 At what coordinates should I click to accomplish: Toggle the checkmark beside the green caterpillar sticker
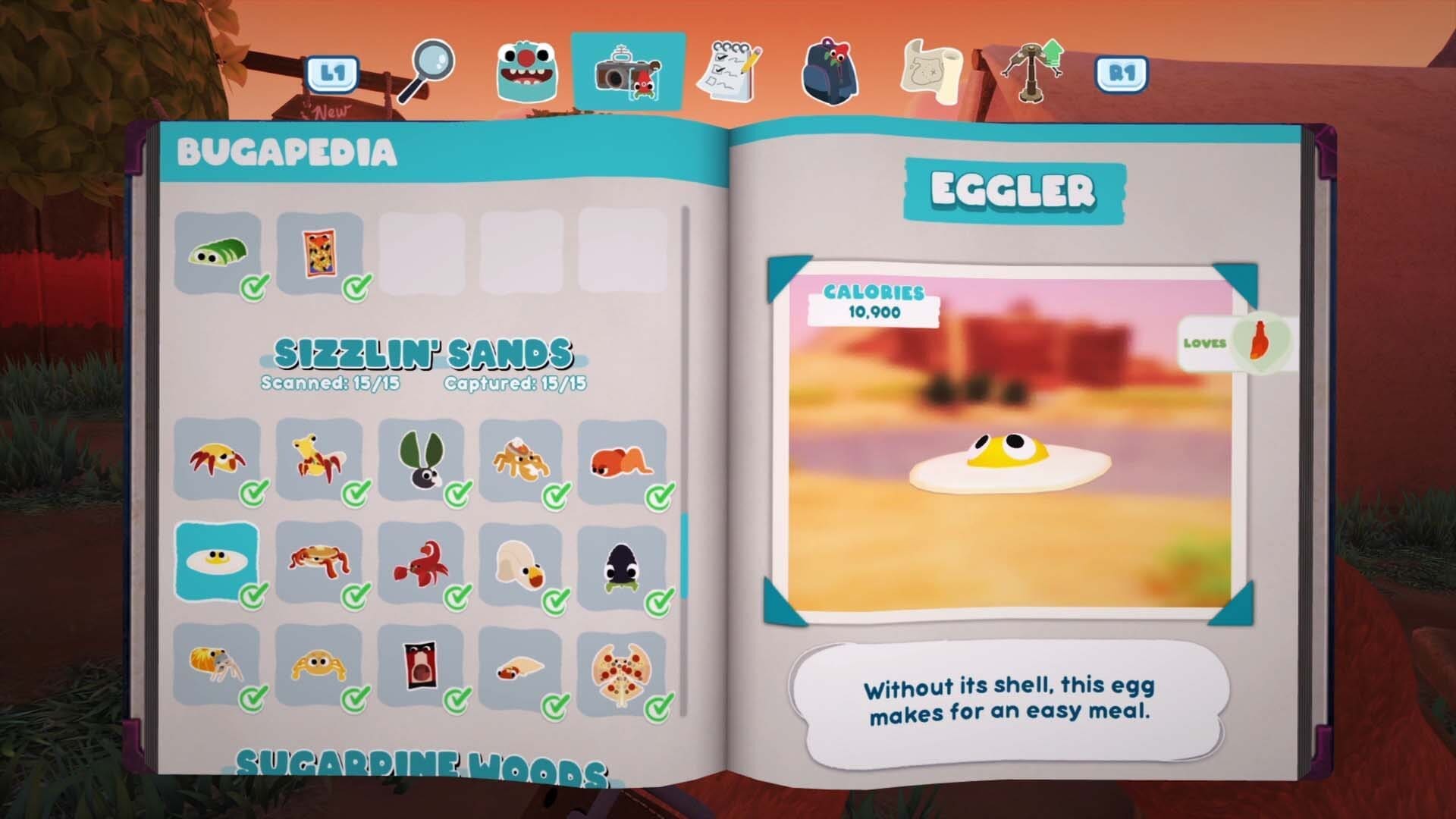(256, 287)
